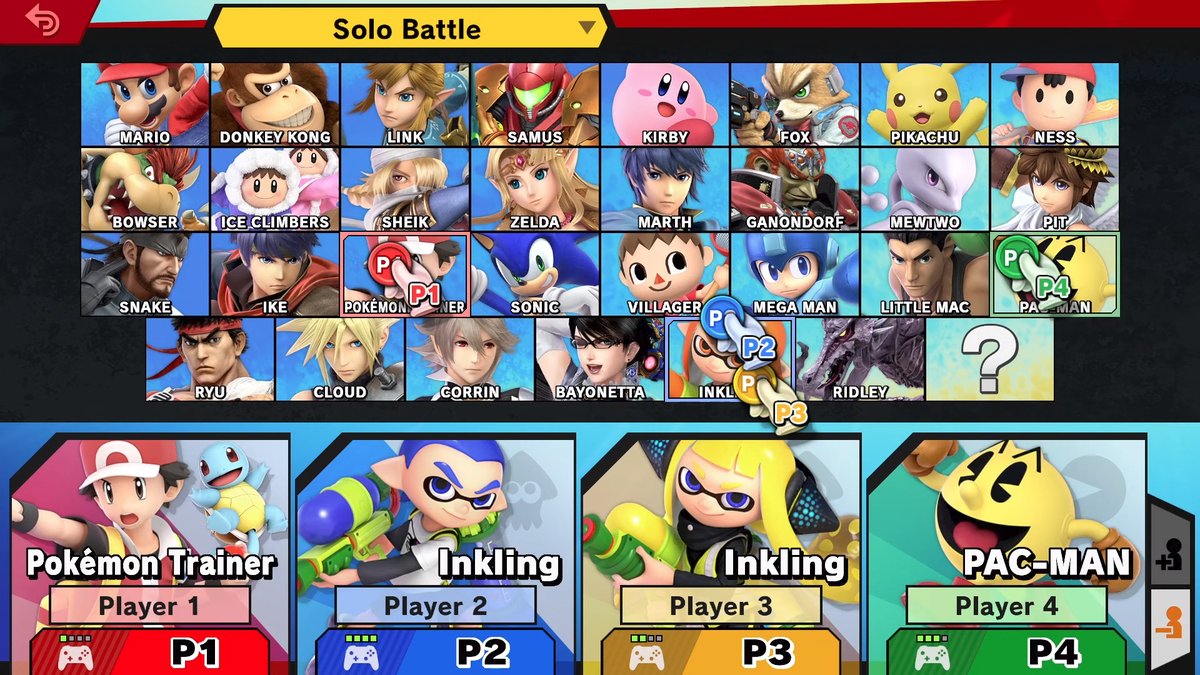Choose Pikachu on the roster
The height and width of the screenshot is (675, 1200).
925,104
